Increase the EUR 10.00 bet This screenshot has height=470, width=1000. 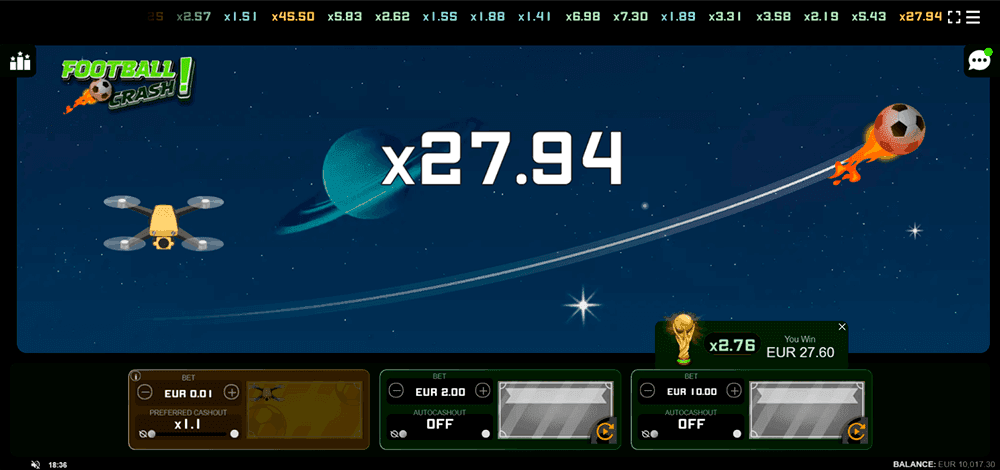[x=735, y=390]
